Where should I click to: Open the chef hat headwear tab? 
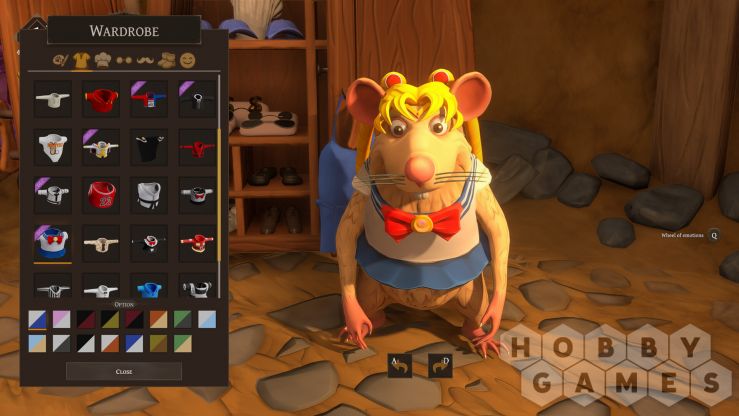click(x=101, y=61)
